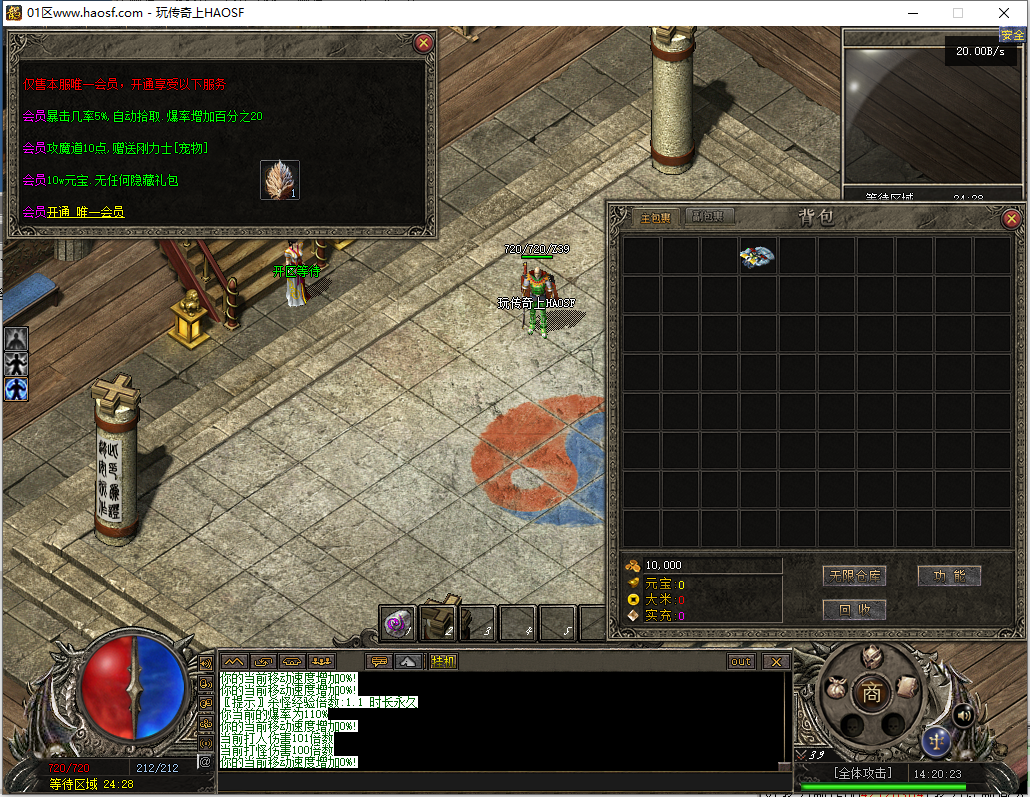Switch to the 副包裹 secondary bag tab
Screen dimensions: 1030x797
pyautogui.click(x=714, y=216)
